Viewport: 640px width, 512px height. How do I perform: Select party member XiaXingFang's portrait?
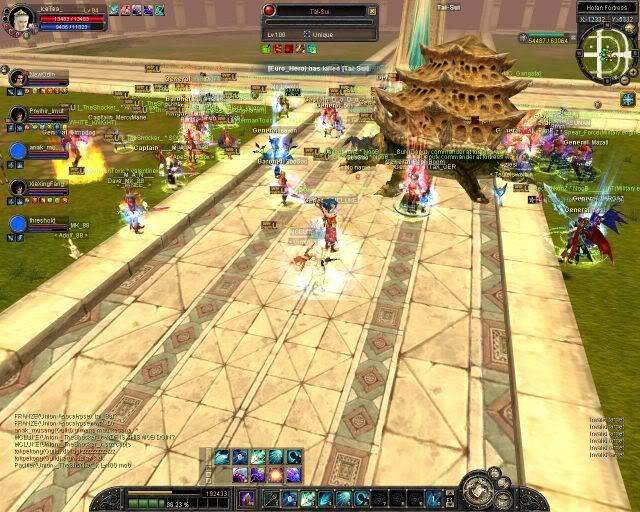17,187
